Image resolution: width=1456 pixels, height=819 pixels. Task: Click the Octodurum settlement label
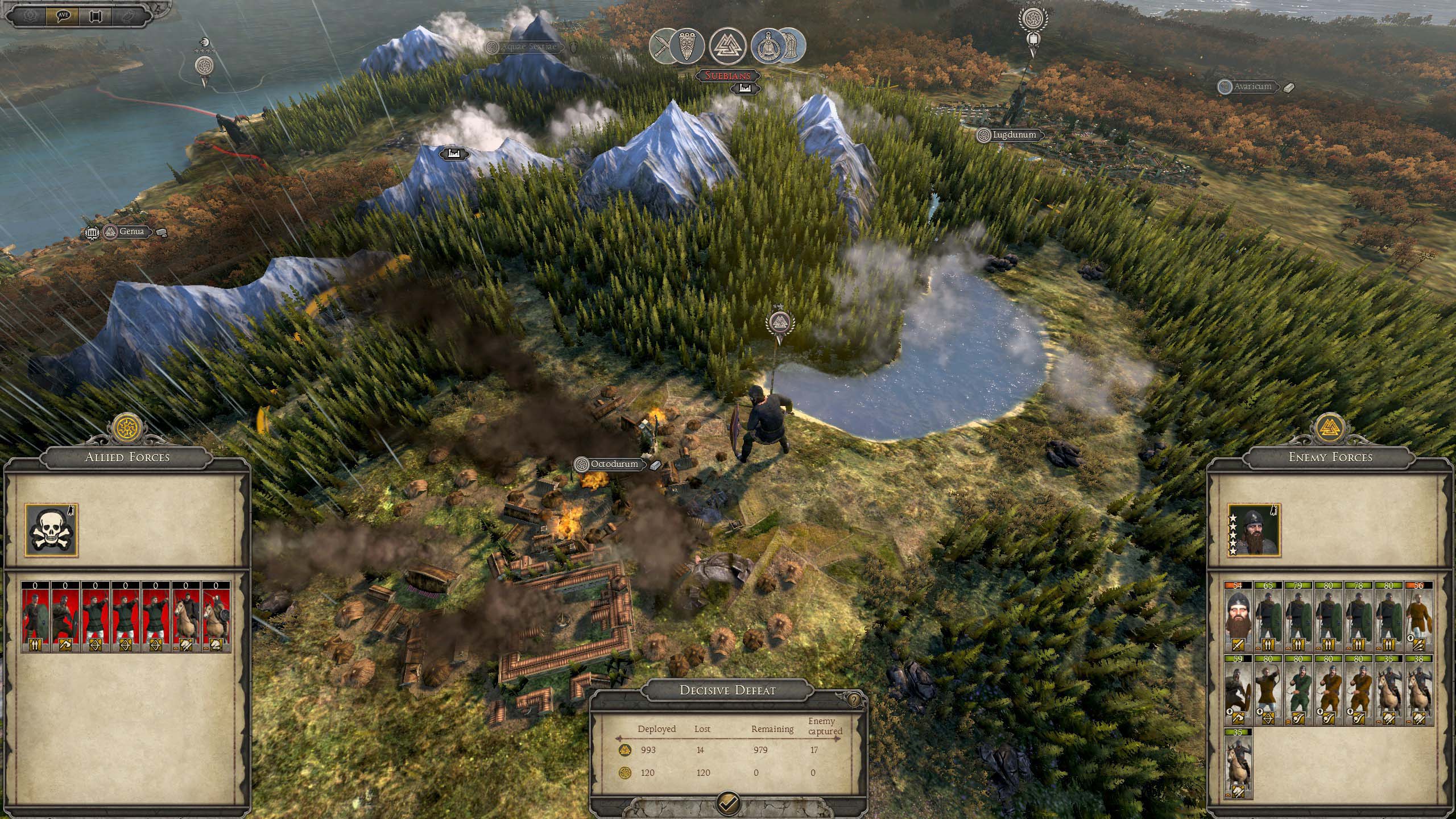(614, 464)
